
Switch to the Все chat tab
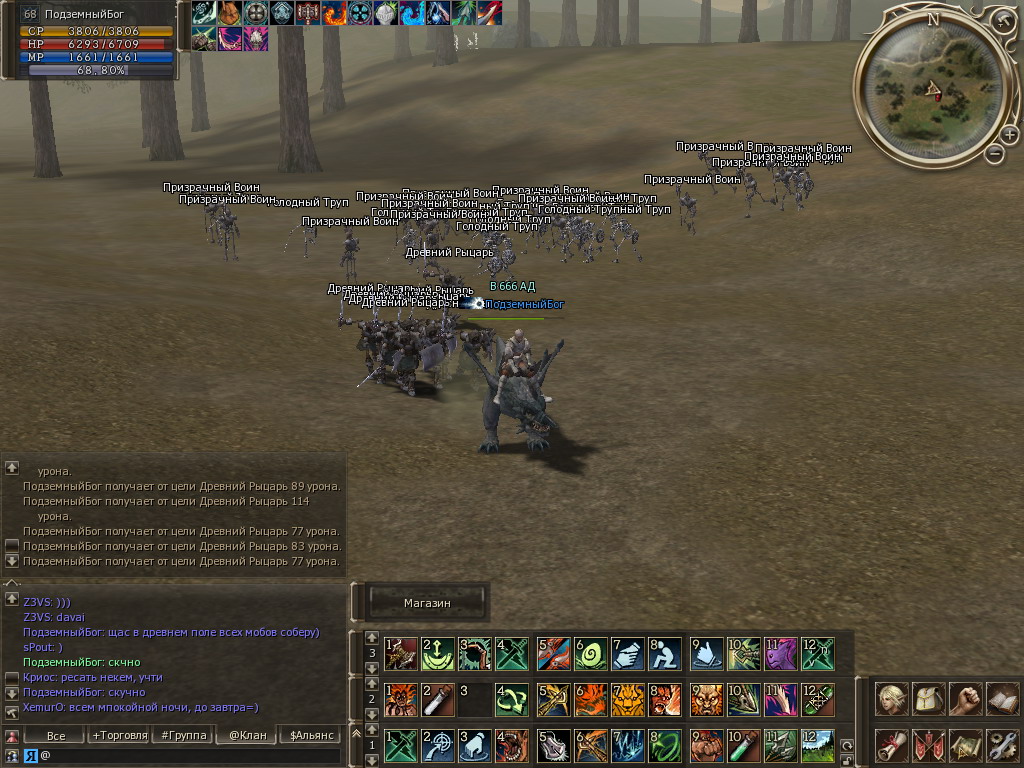56,736
